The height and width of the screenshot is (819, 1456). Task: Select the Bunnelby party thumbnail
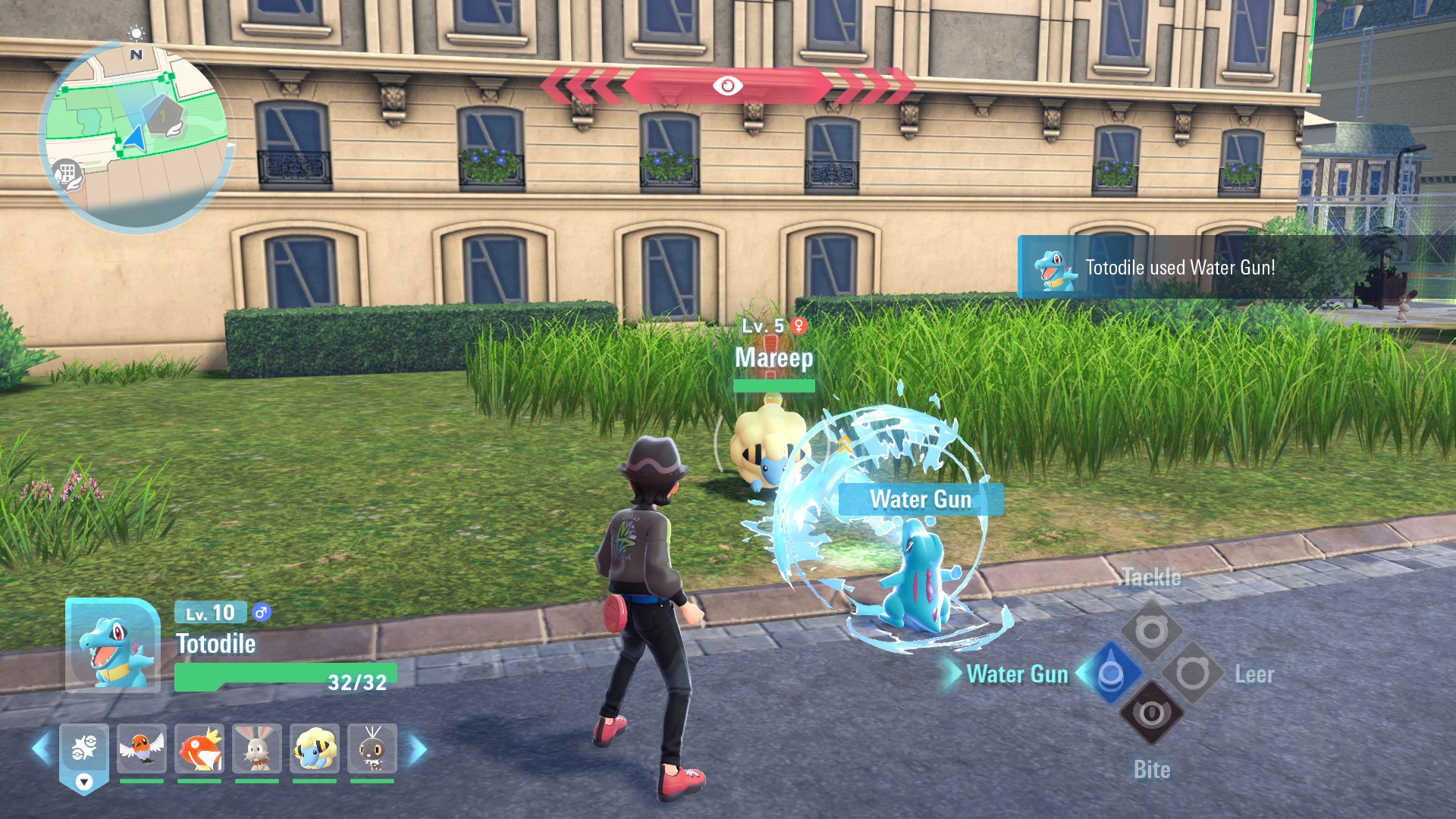pyautogui.click(x=258, y=749)
